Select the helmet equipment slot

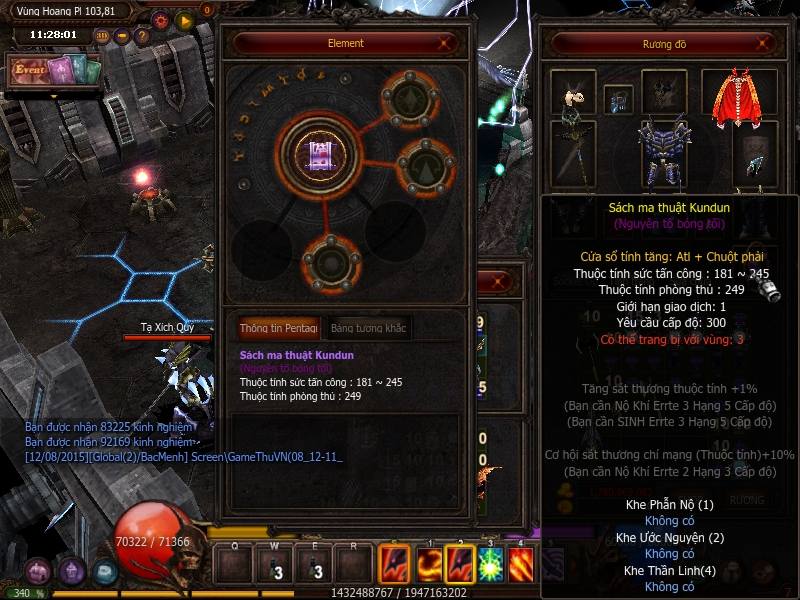[664, 92]
